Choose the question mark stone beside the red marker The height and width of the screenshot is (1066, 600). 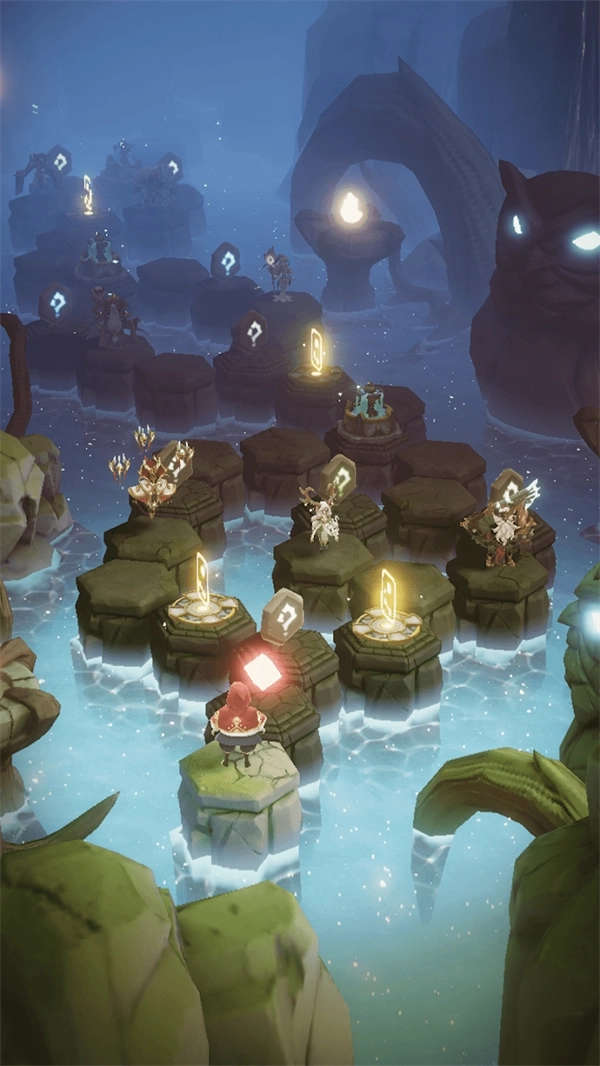coord(282,615)
